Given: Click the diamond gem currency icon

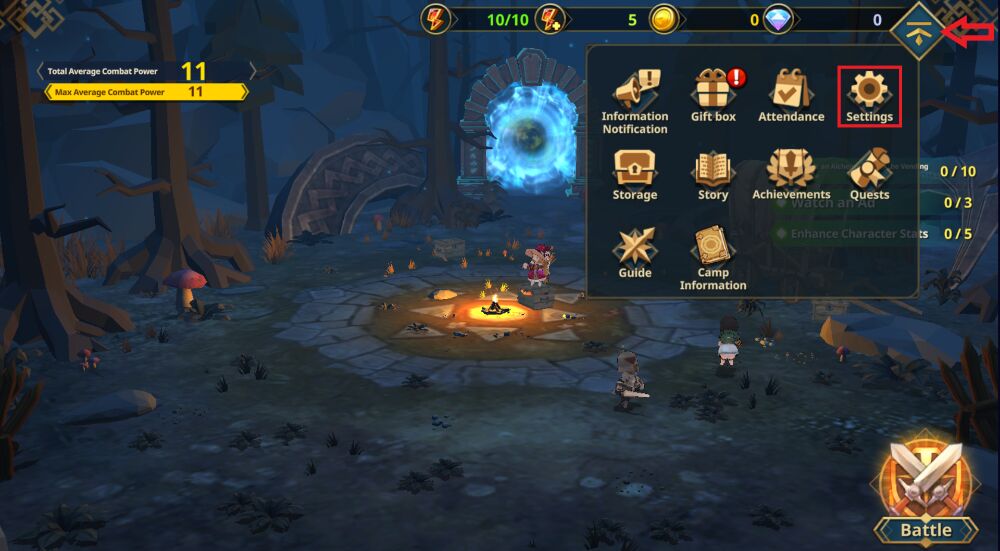Looking at the screenshot, I should [778, 19].
